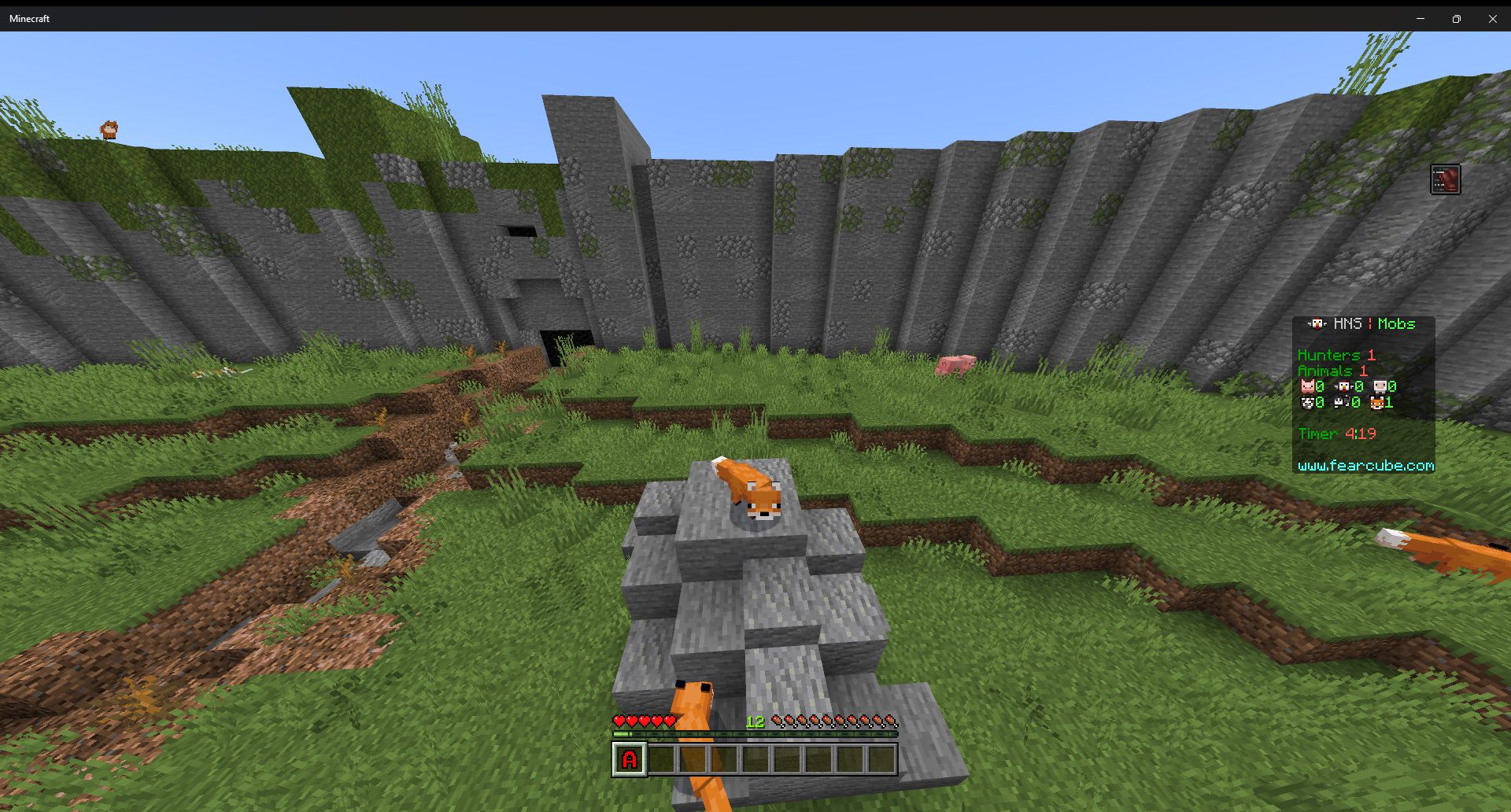Click the fox icon showing count 1
The width and height of the screenshot is (1511, 812).
pos(1377,403)
